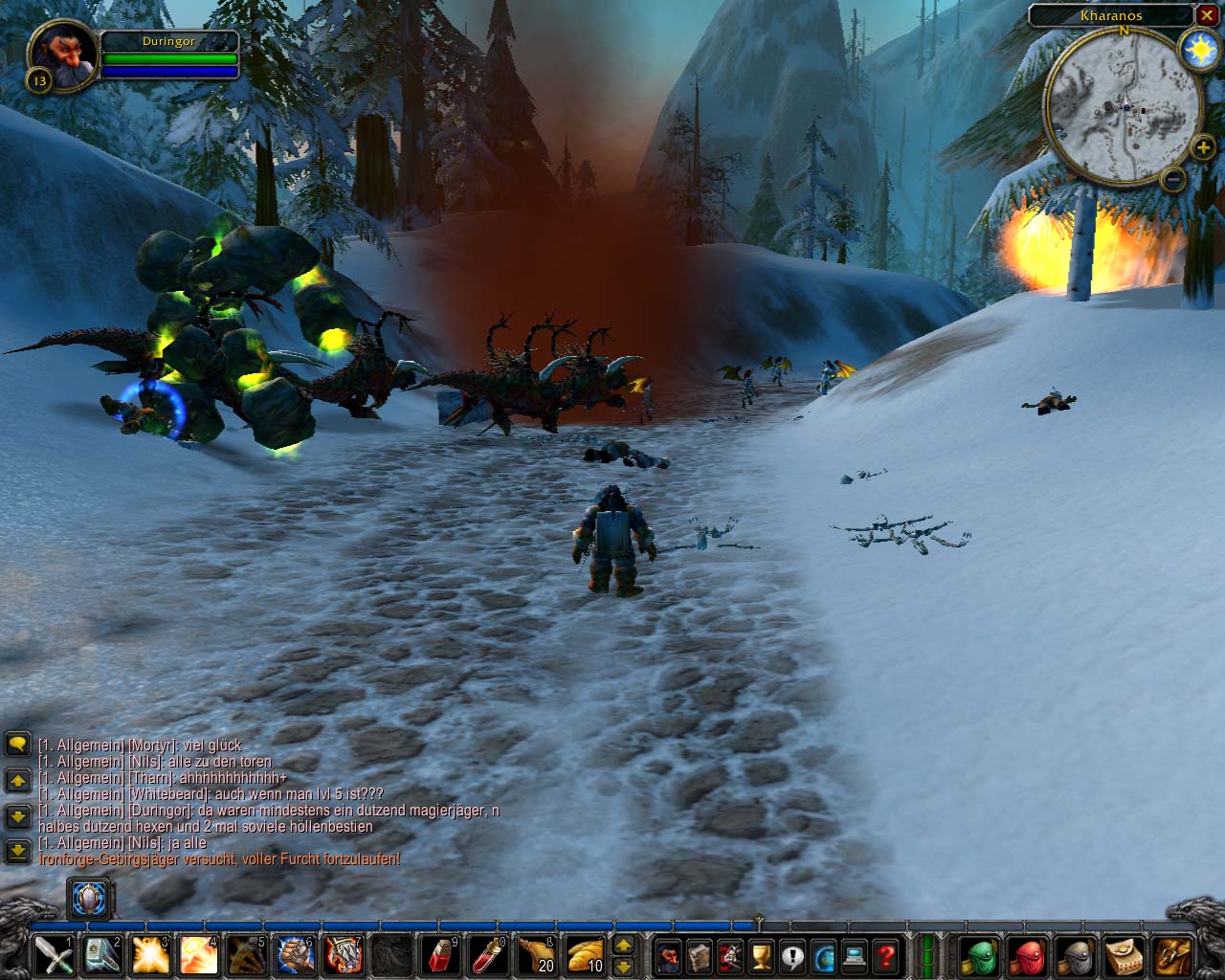The image size is (1225, 980).
Task: Select Duringor's dwarf portrait
Action: click(x=64, y=54)
